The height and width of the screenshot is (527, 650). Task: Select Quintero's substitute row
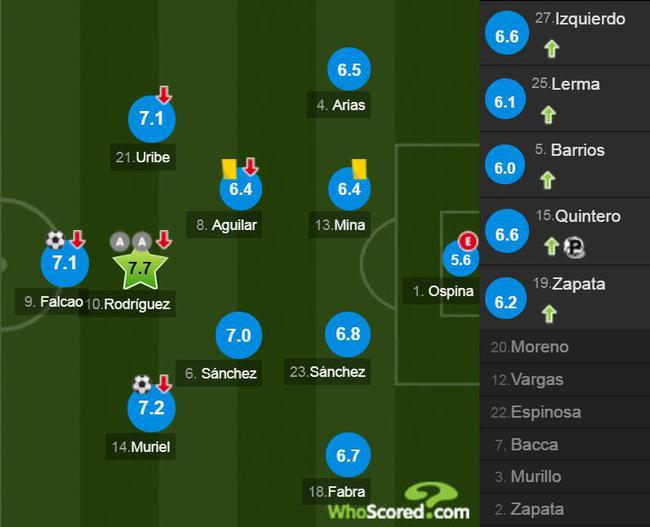pyautogui.click(x=565, y=232)
